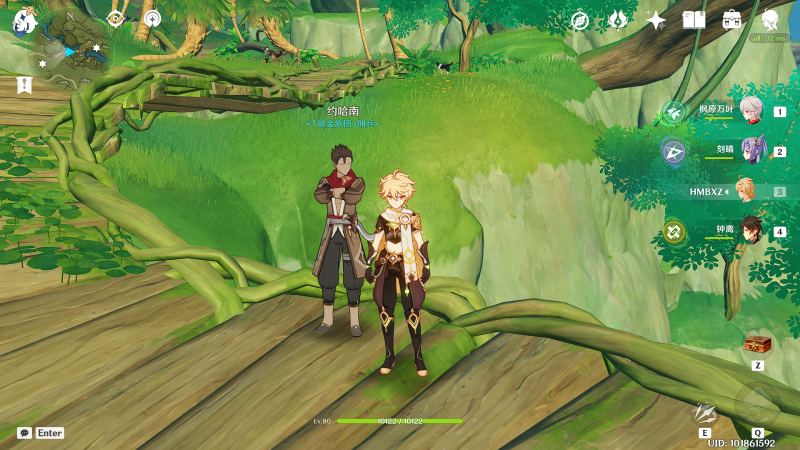This screenshot has width=800, height=450.
Task: Click the quest navigation target icon
Action: (x=115, y=18)
